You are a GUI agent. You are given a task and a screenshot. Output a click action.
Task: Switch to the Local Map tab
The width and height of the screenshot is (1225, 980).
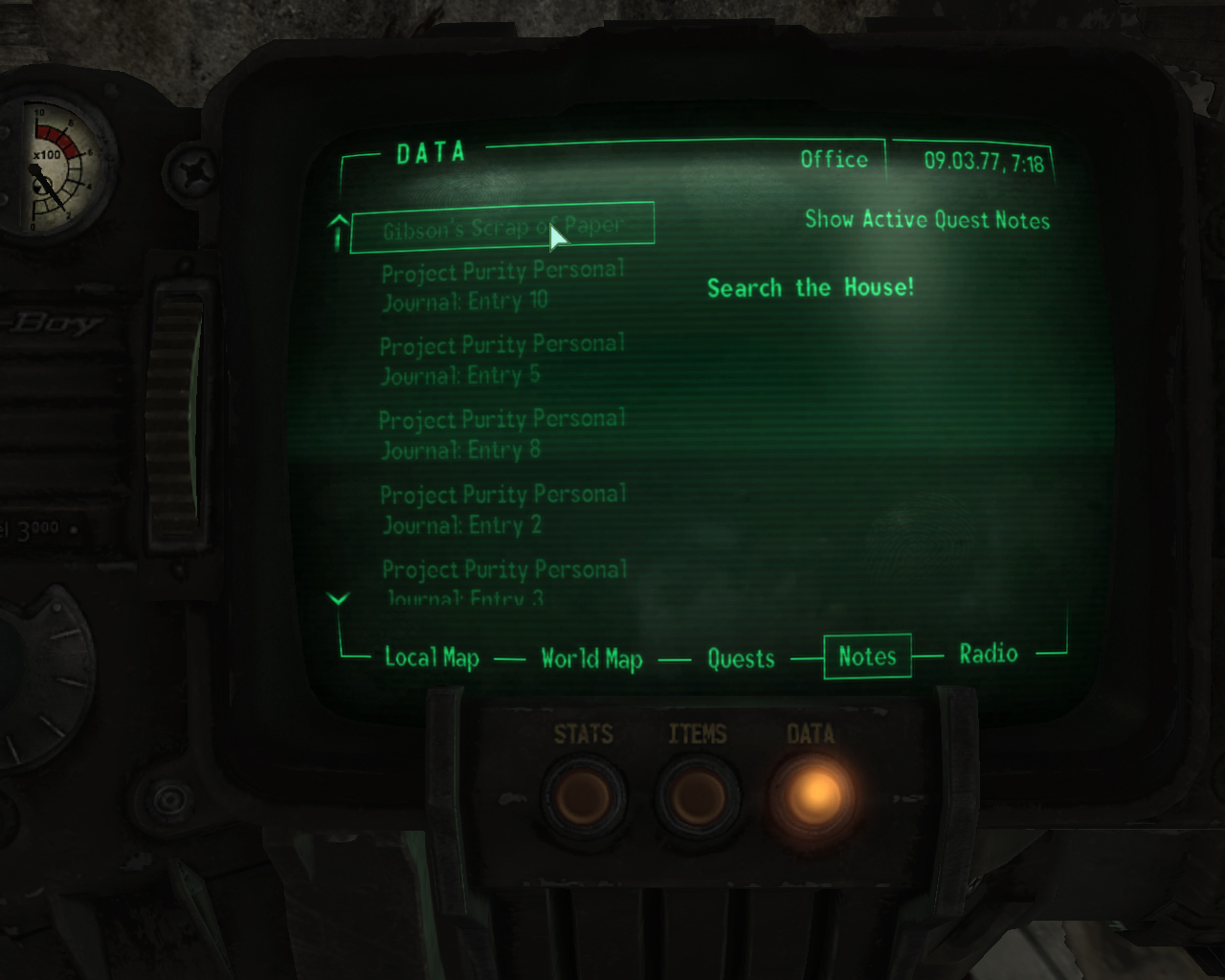[x=432, y=657]
